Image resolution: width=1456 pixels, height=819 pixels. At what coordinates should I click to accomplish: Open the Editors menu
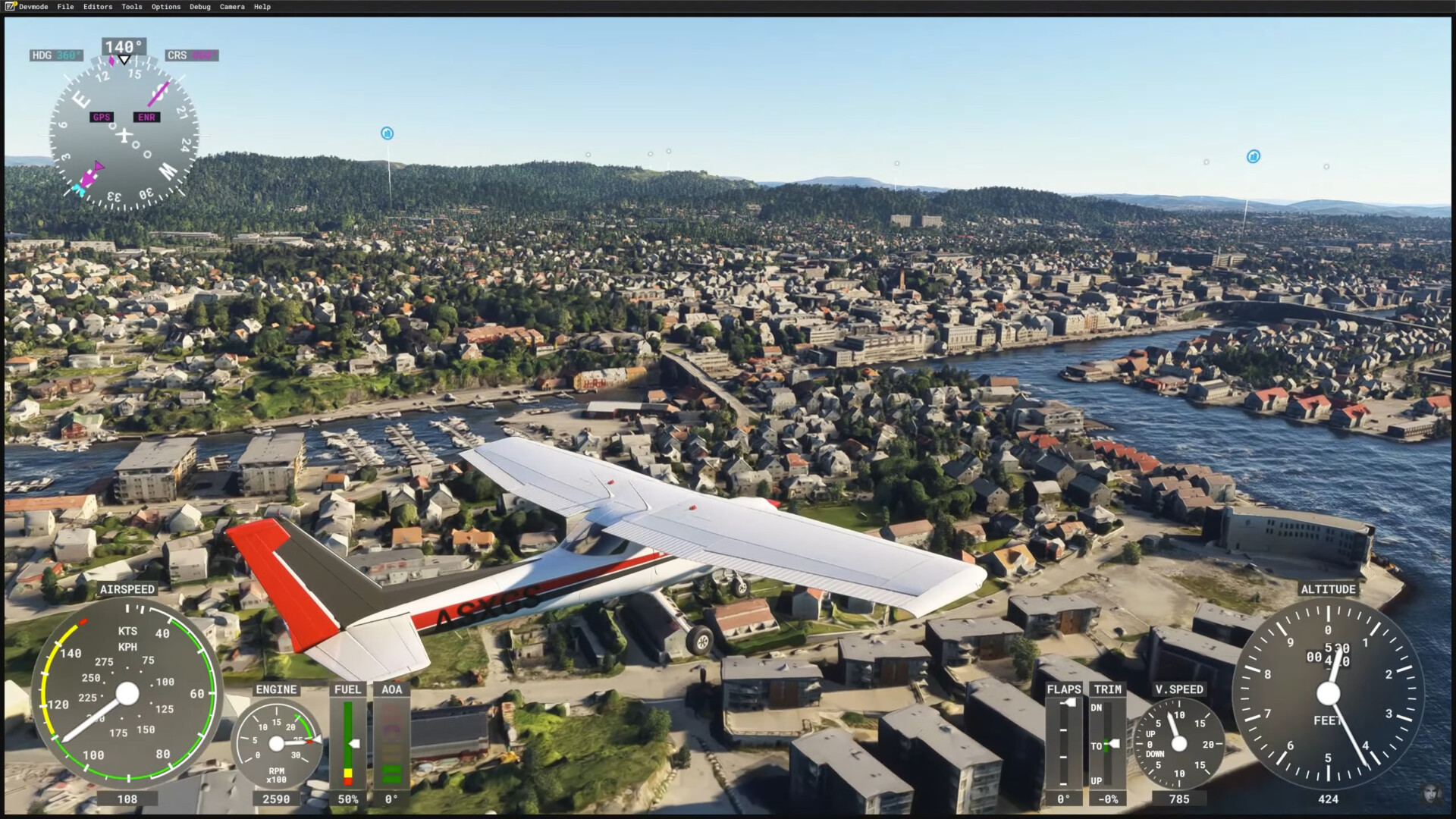98,7
